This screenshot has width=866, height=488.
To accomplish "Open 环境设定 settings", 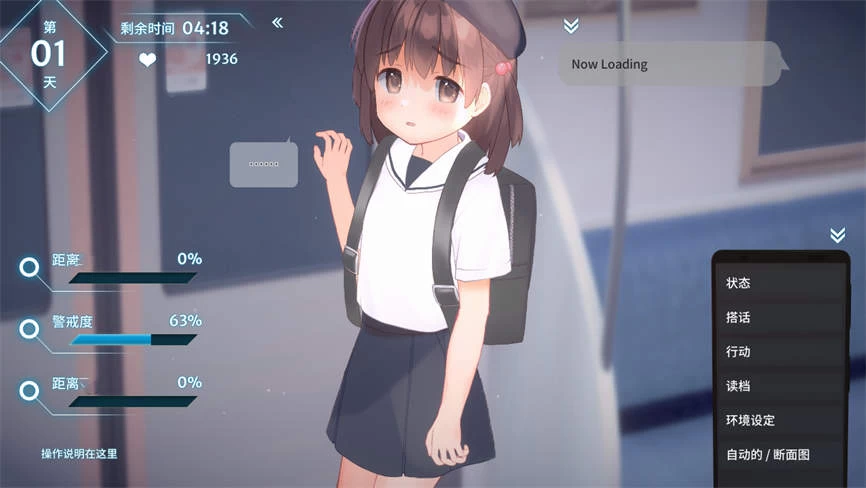I will point(780,420).
